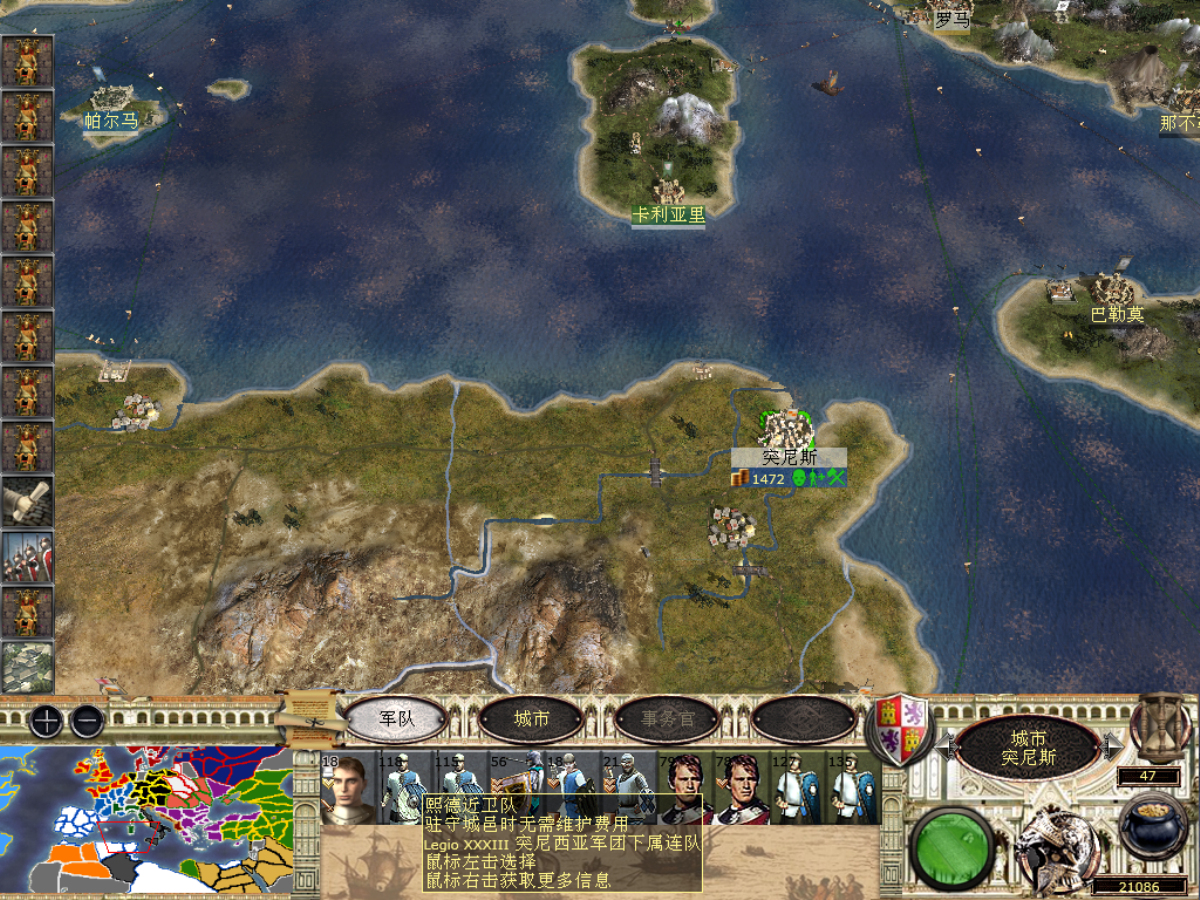Select the general's portrait unit card
Viewport: 1200px width, 900px height.
tap(346, 789)
